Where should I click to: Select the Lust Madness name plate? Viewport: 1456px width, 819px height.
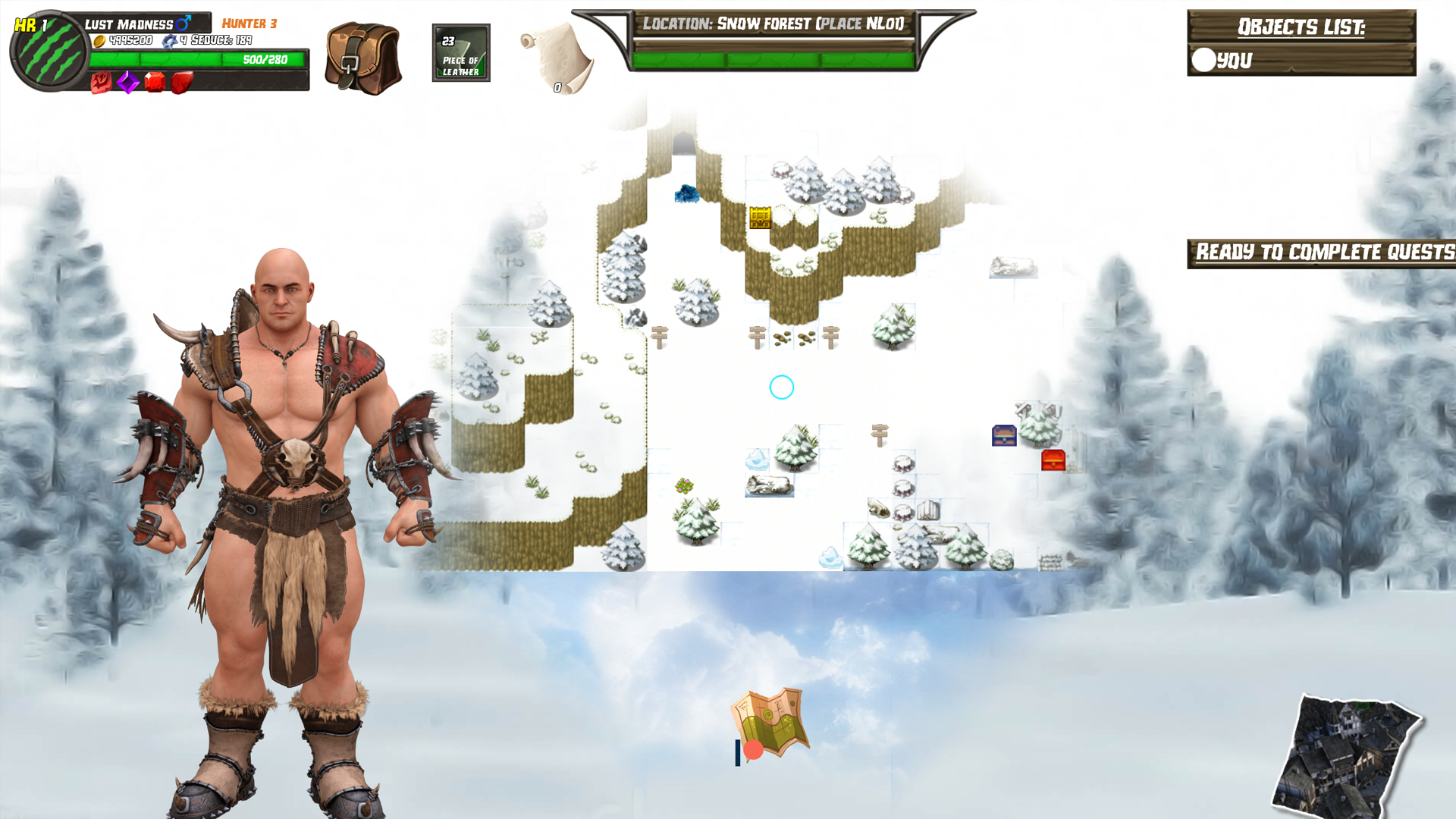point(129,24)
